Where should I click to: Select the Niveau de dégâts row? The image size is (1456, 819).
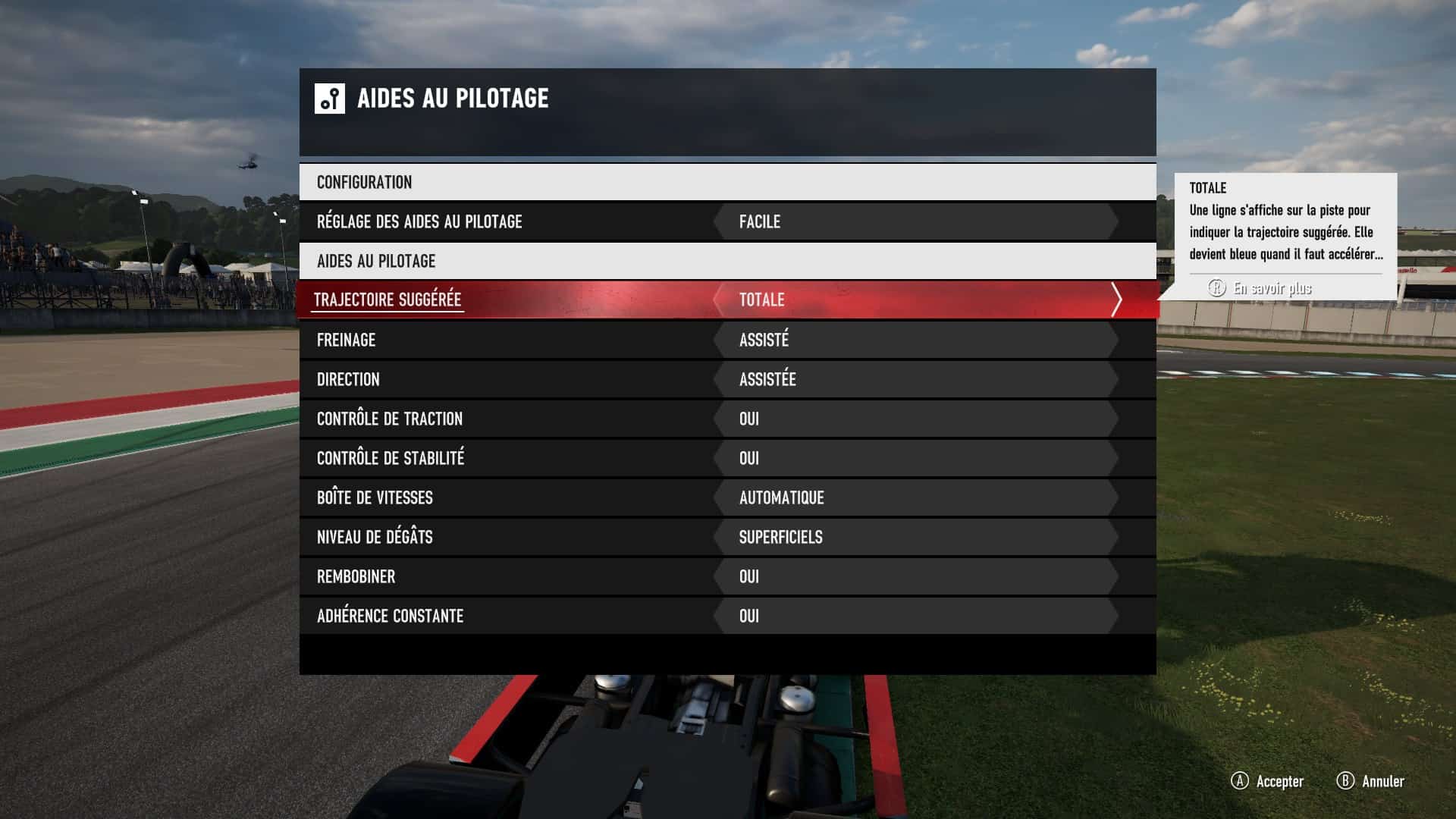point(375,537)
